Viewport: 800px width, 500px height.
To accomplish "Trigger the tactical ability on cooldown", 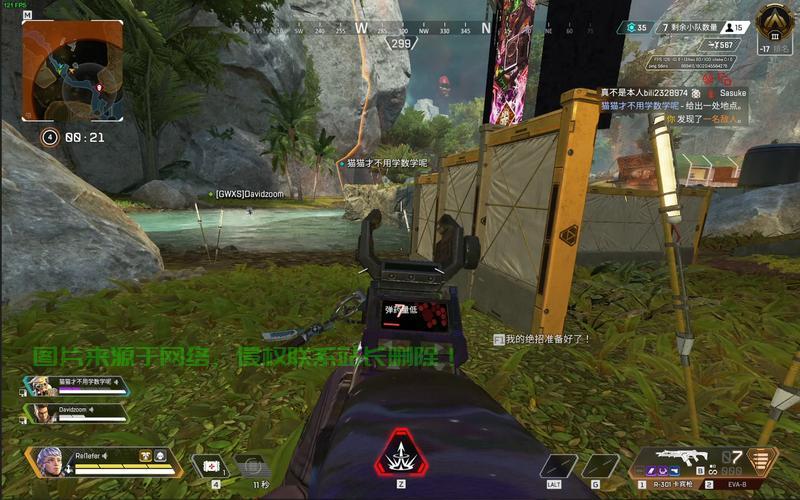I will [252, 465].
